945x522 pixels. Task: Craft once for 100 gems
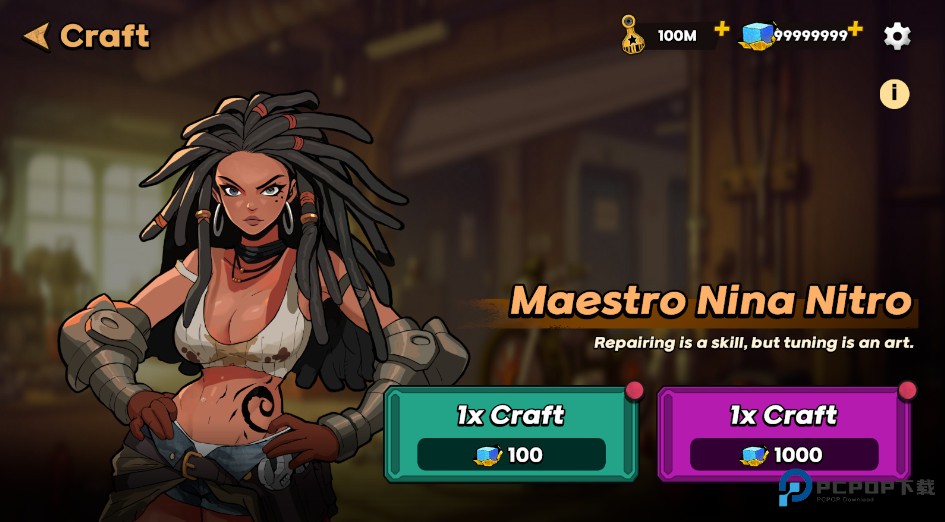[x=511, y=434]
